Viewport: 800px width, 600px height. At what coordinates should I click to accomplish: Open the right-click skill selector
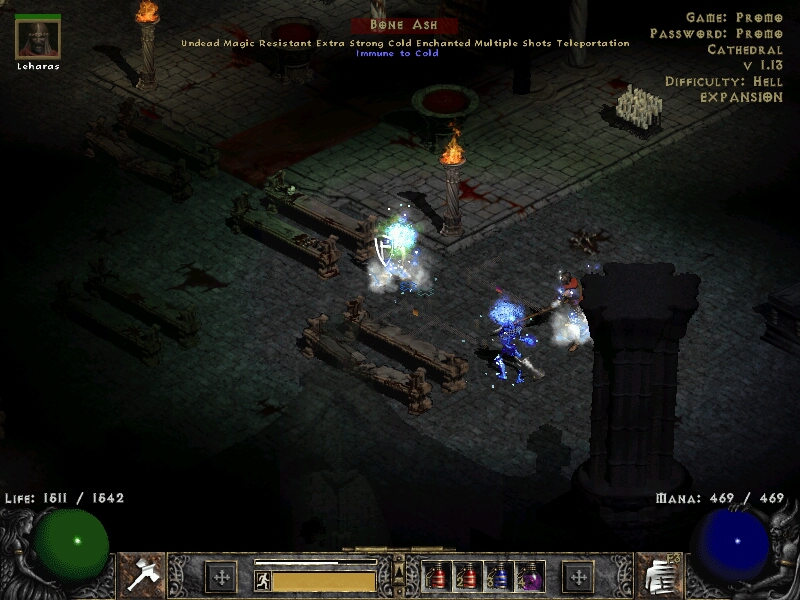(657, 575)
